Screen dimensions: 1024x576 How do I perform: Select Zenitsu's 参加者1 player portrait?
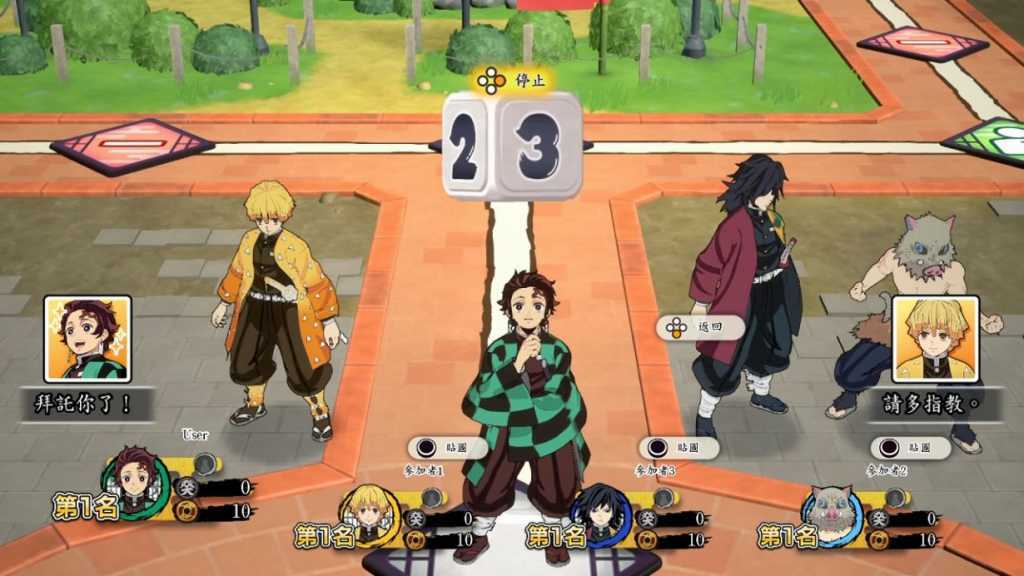(x=369, y=510)
